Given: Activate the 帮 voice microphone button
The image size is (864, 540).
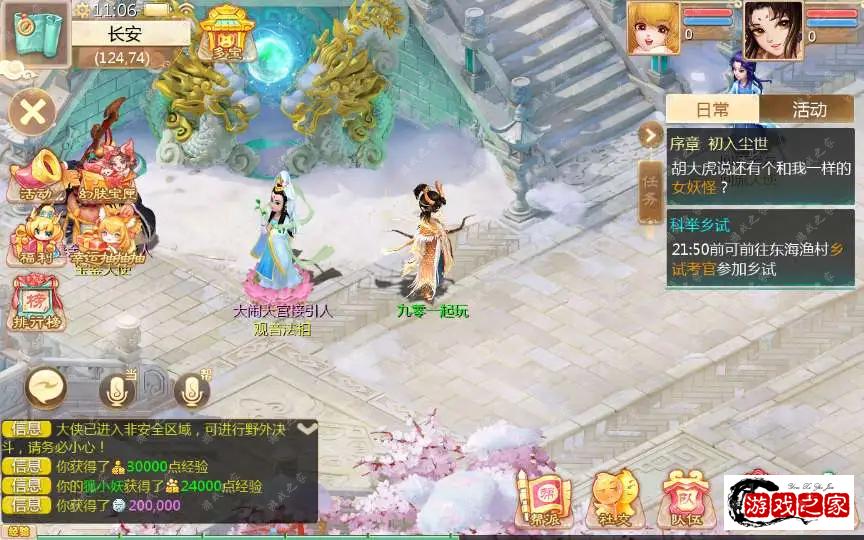Looking at the screenshot, I should (x=192, y=390).
